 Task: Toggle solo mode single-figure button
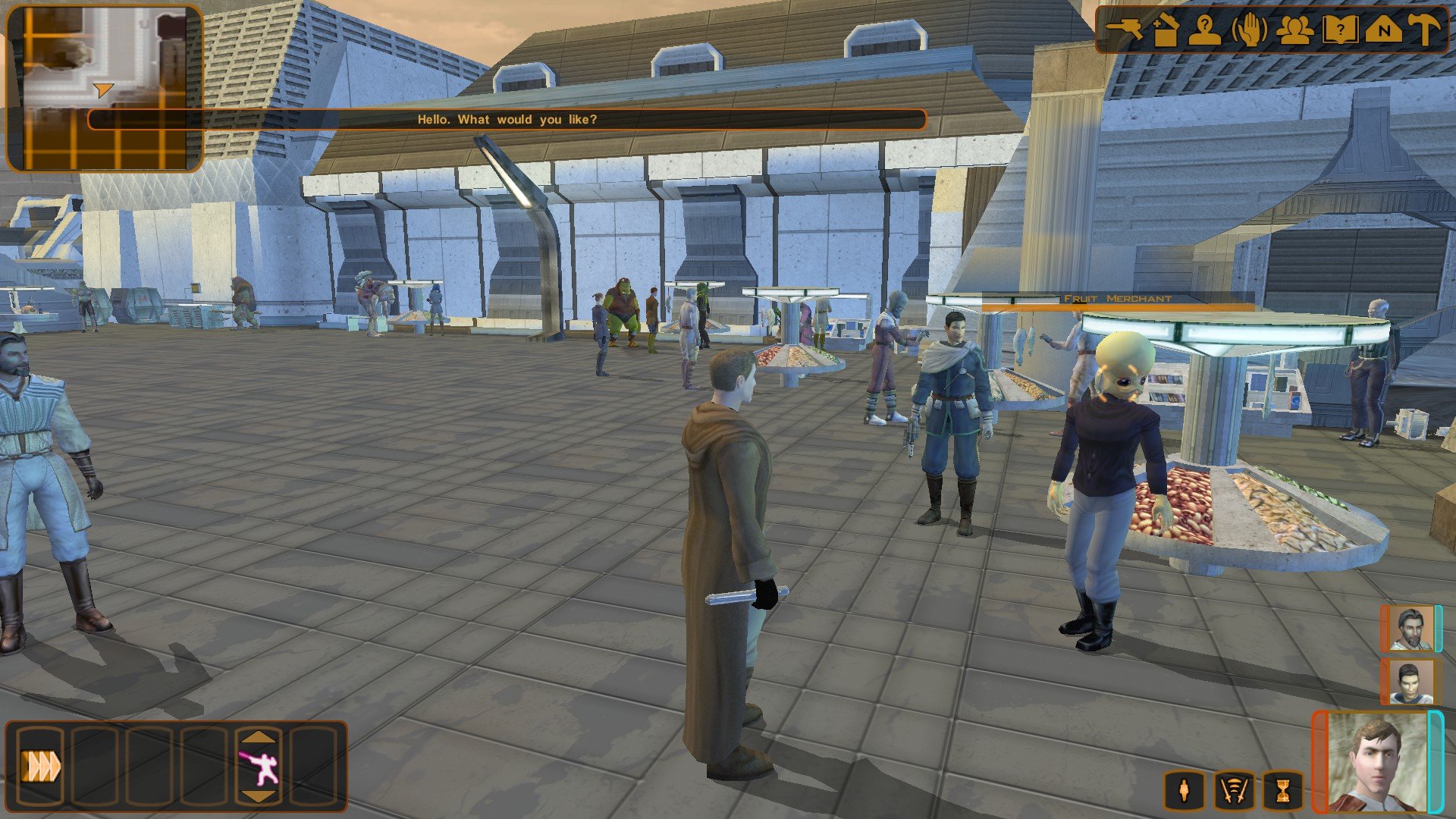click(x=1185, y=791)
